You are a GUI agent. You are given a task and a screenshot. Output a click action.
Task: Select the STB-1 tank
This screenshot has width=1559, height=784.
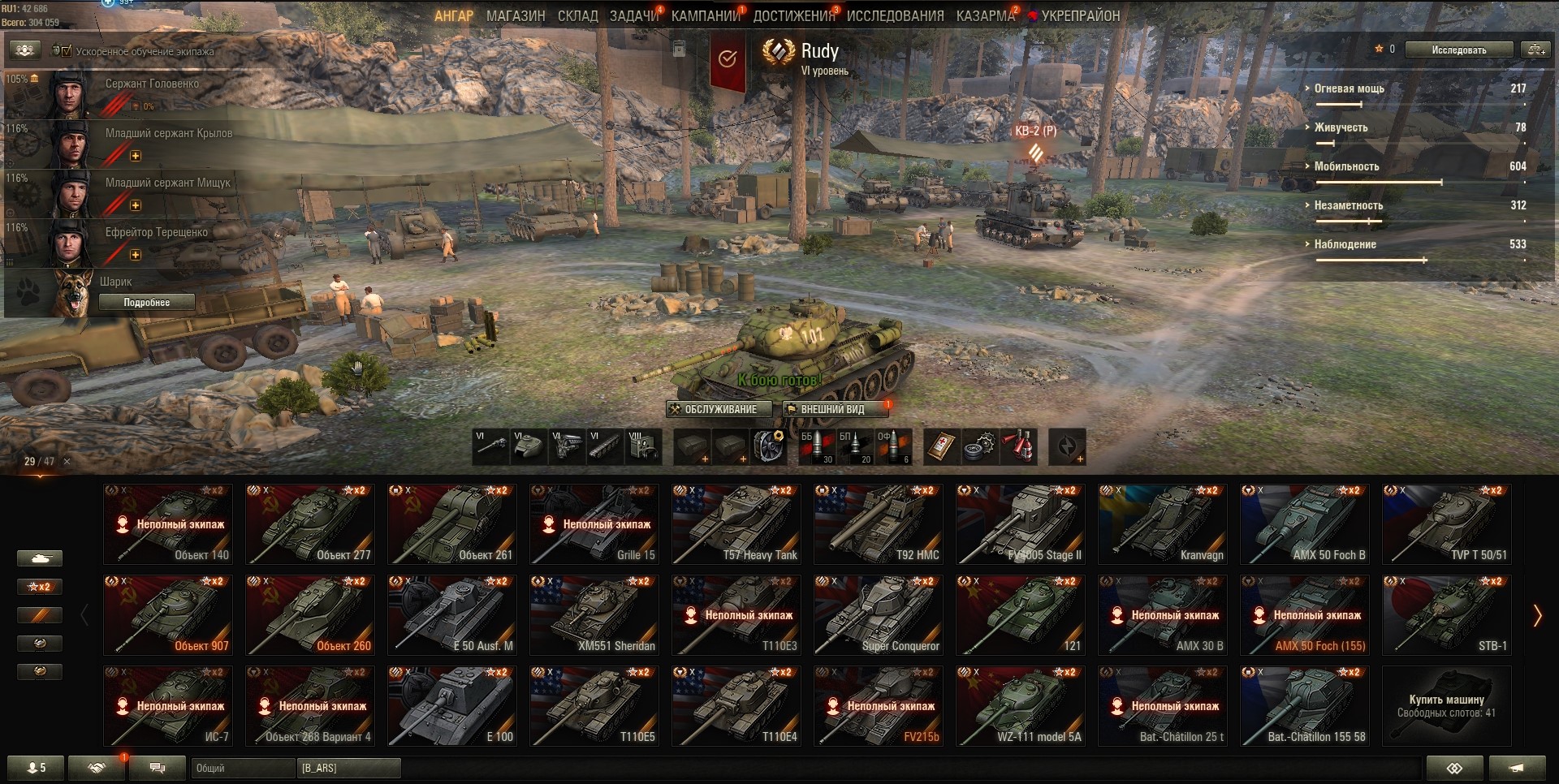point(1447,615)
